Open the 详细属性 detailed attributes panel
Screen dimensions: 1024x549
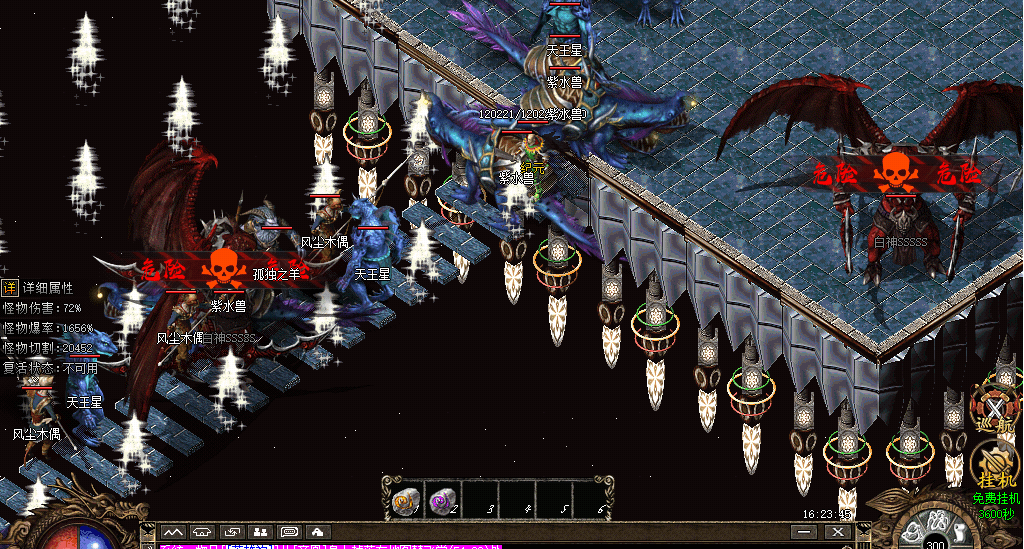[x=10, y=288]
